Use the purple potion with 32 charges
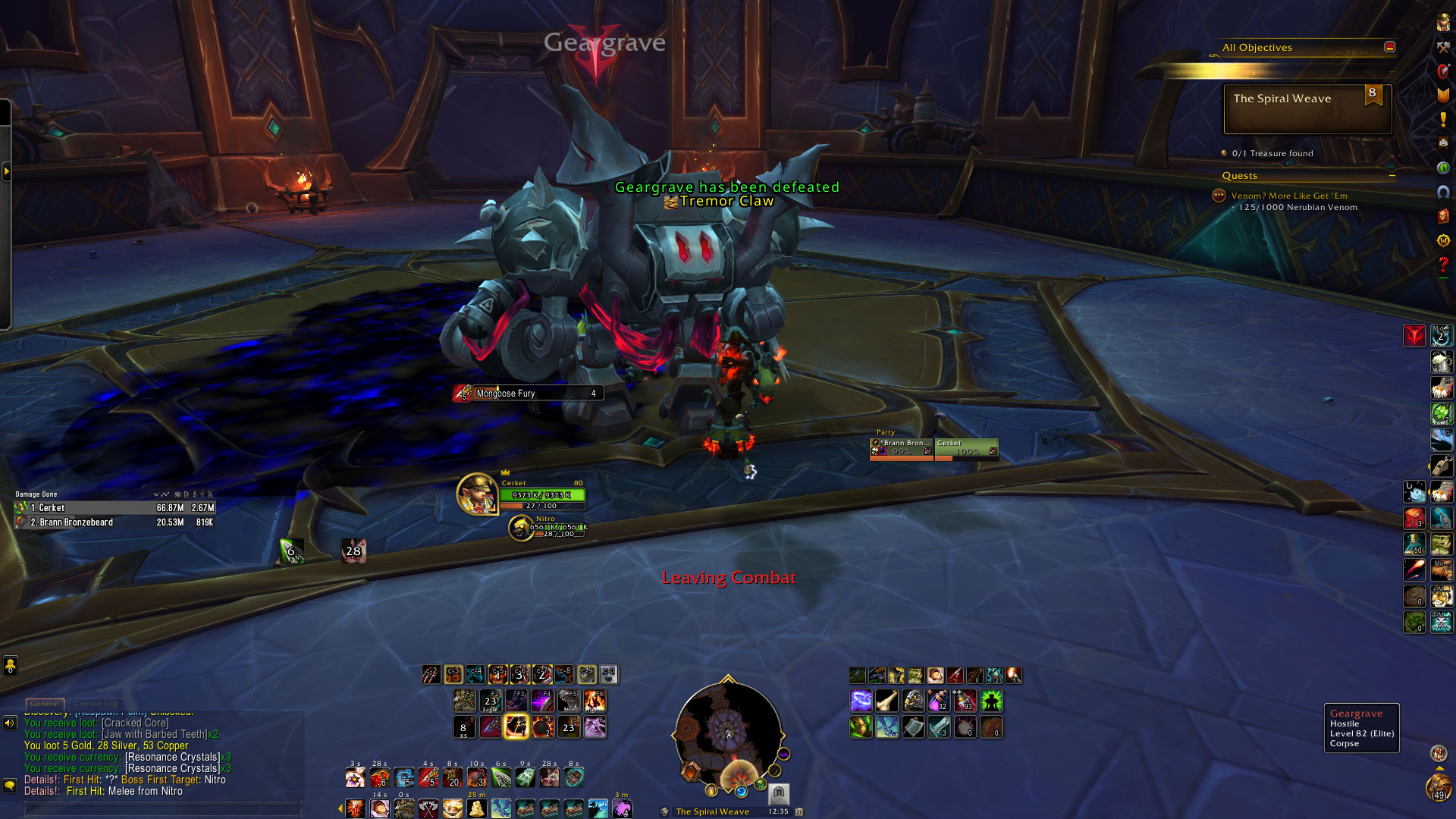Screen dimensions: 1456x819 939,701
